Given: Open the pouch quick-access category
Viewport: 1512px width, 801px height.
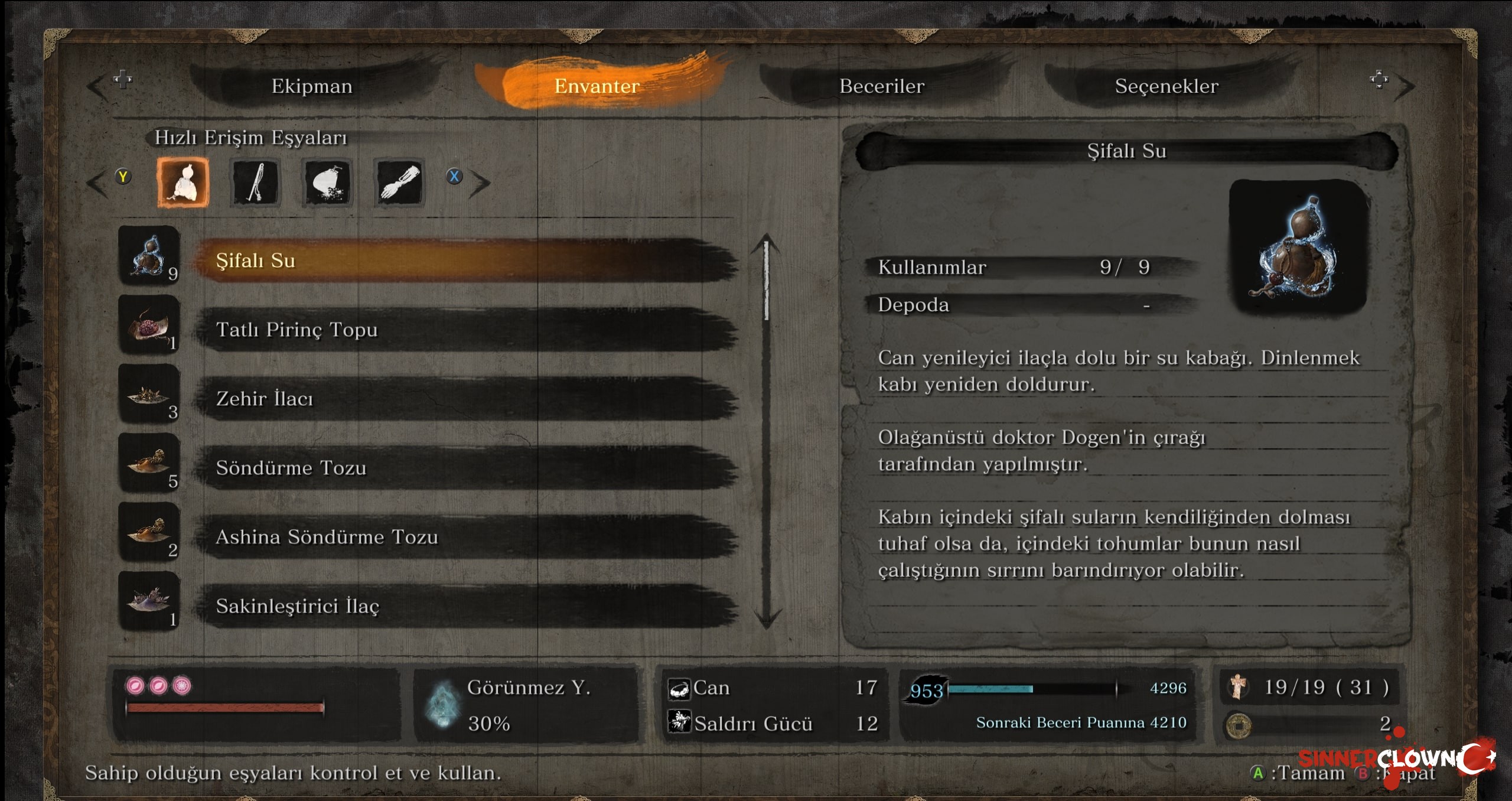Looking at the screenshot, I should (x=328, y=183).
